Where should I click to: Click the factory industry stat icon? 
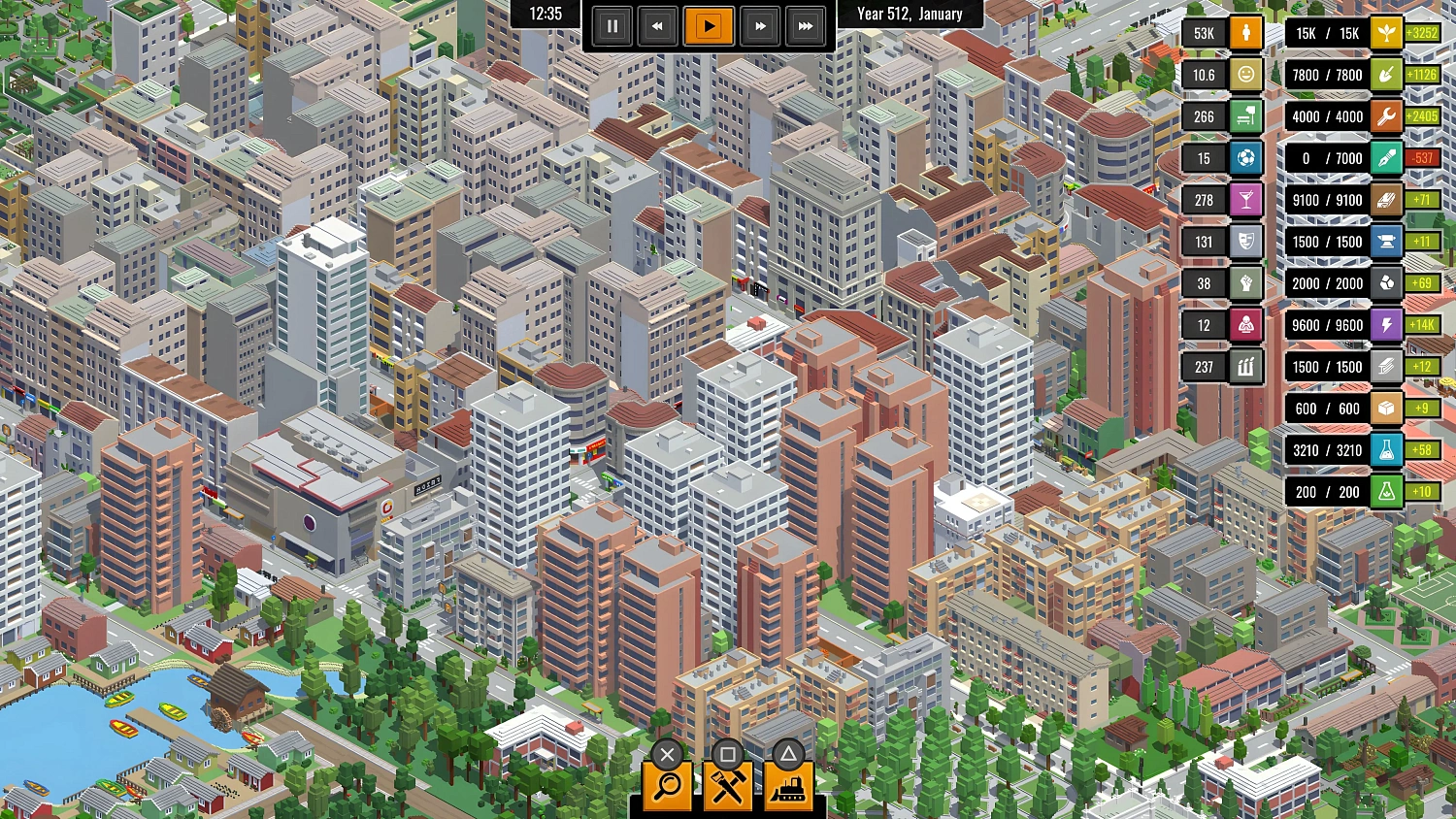point(1245,367)
